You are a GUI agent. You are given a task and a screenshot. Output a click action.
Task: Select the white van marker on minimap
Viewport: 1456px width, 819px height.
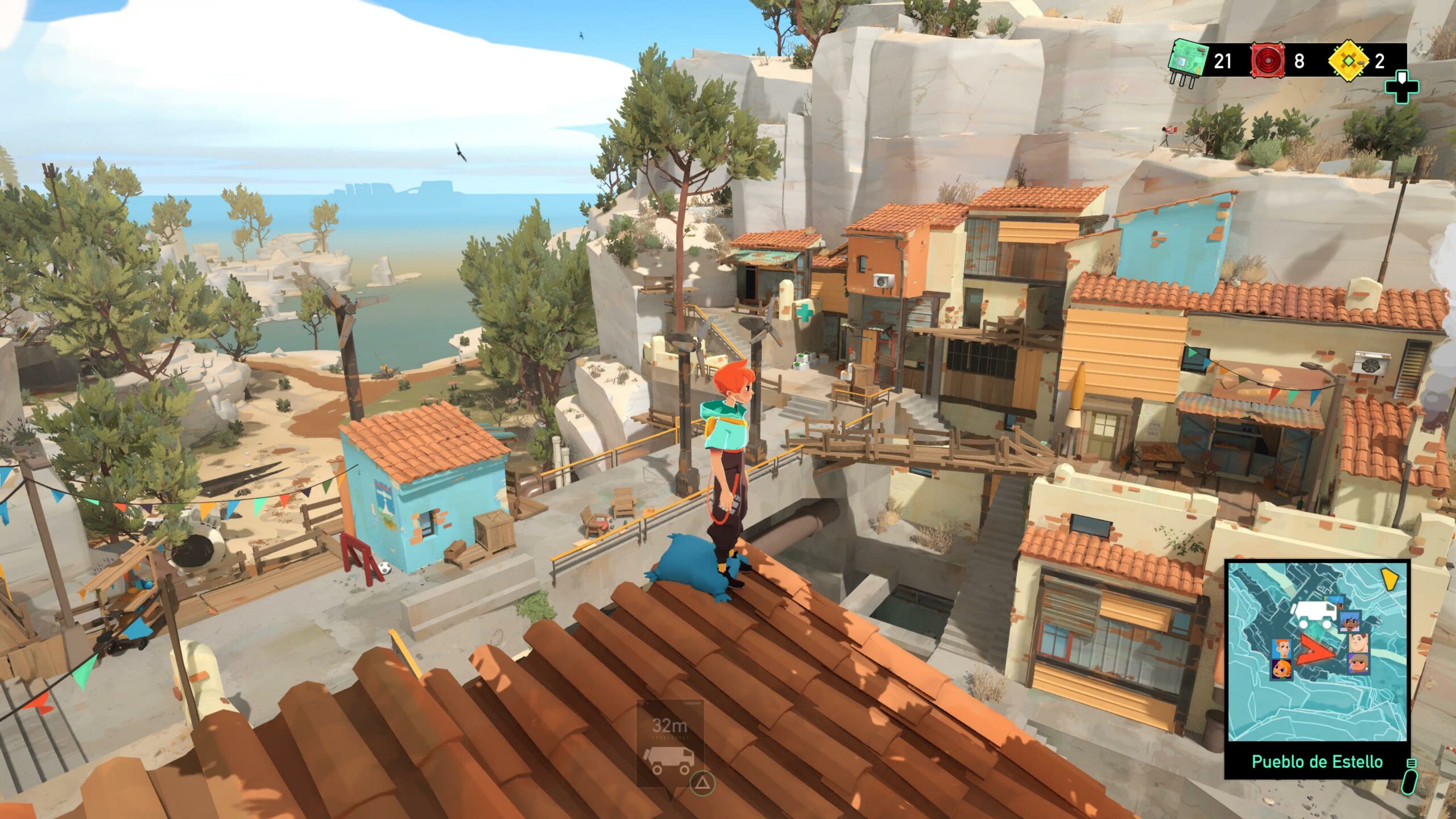(x=1314, y=614)
